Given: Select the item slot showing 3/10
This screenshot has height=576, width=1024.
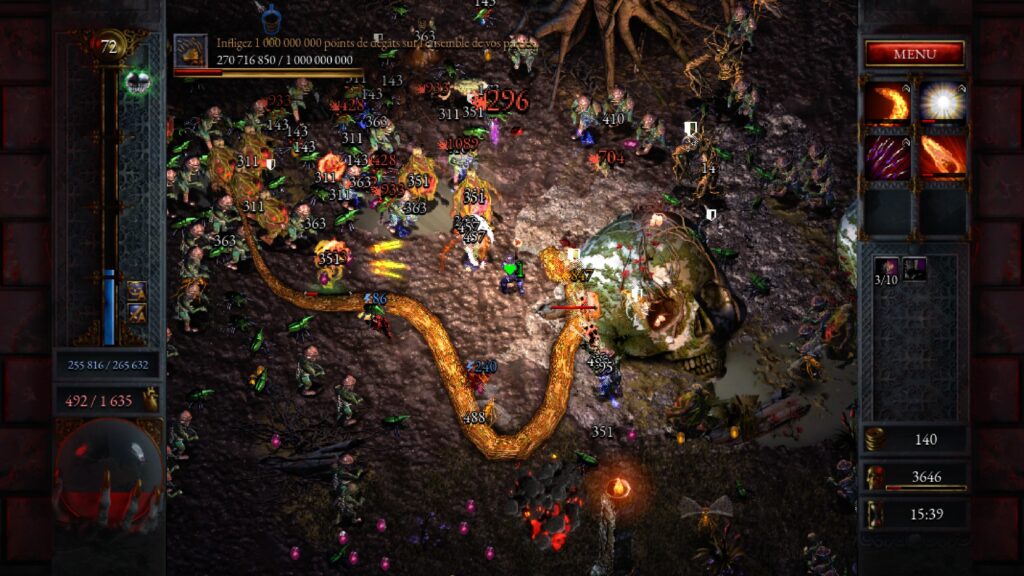Looking at the screenshot, I should pos(887,270).
